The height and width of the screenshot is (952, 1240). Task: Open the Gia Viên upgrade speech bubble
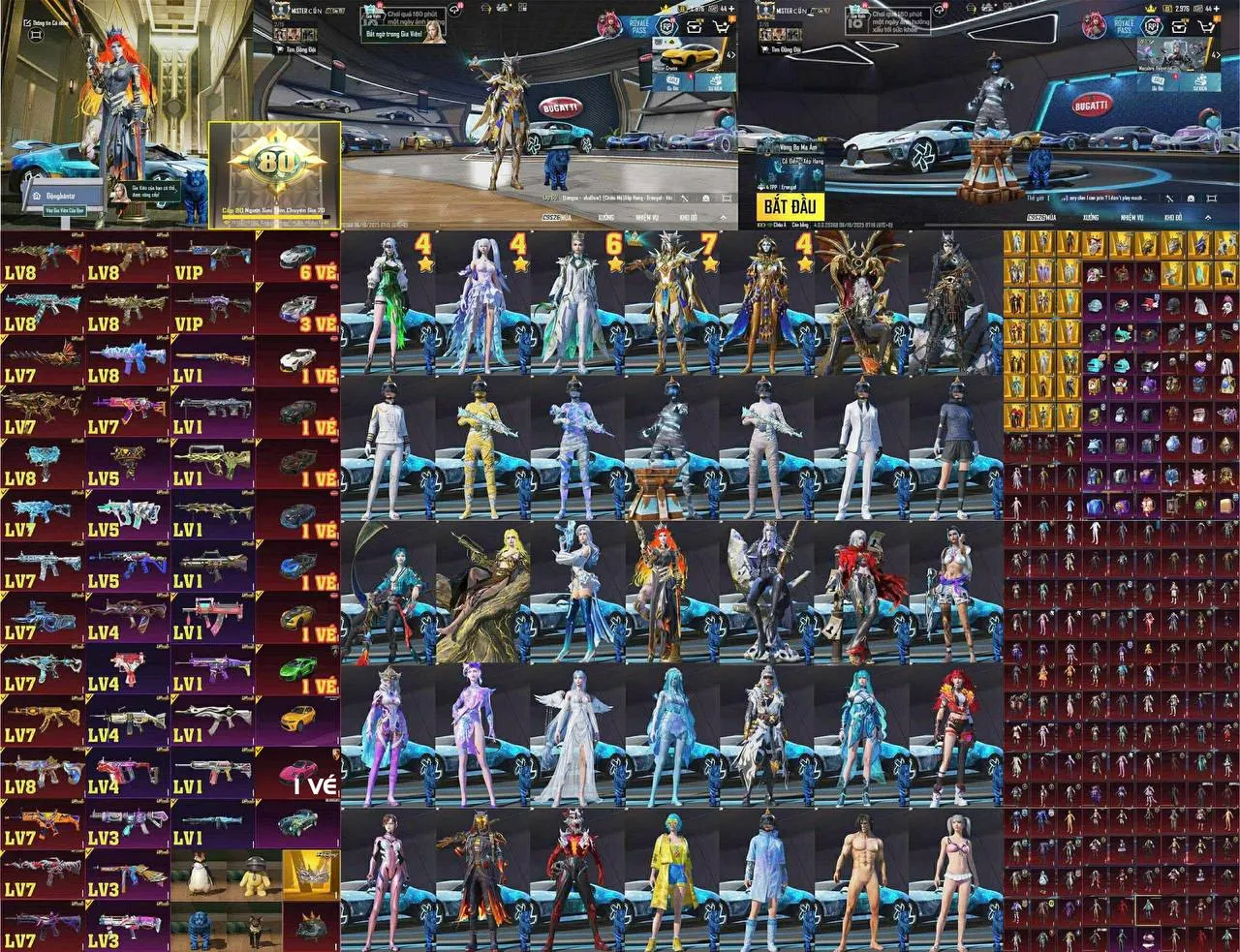coord(147,190)
